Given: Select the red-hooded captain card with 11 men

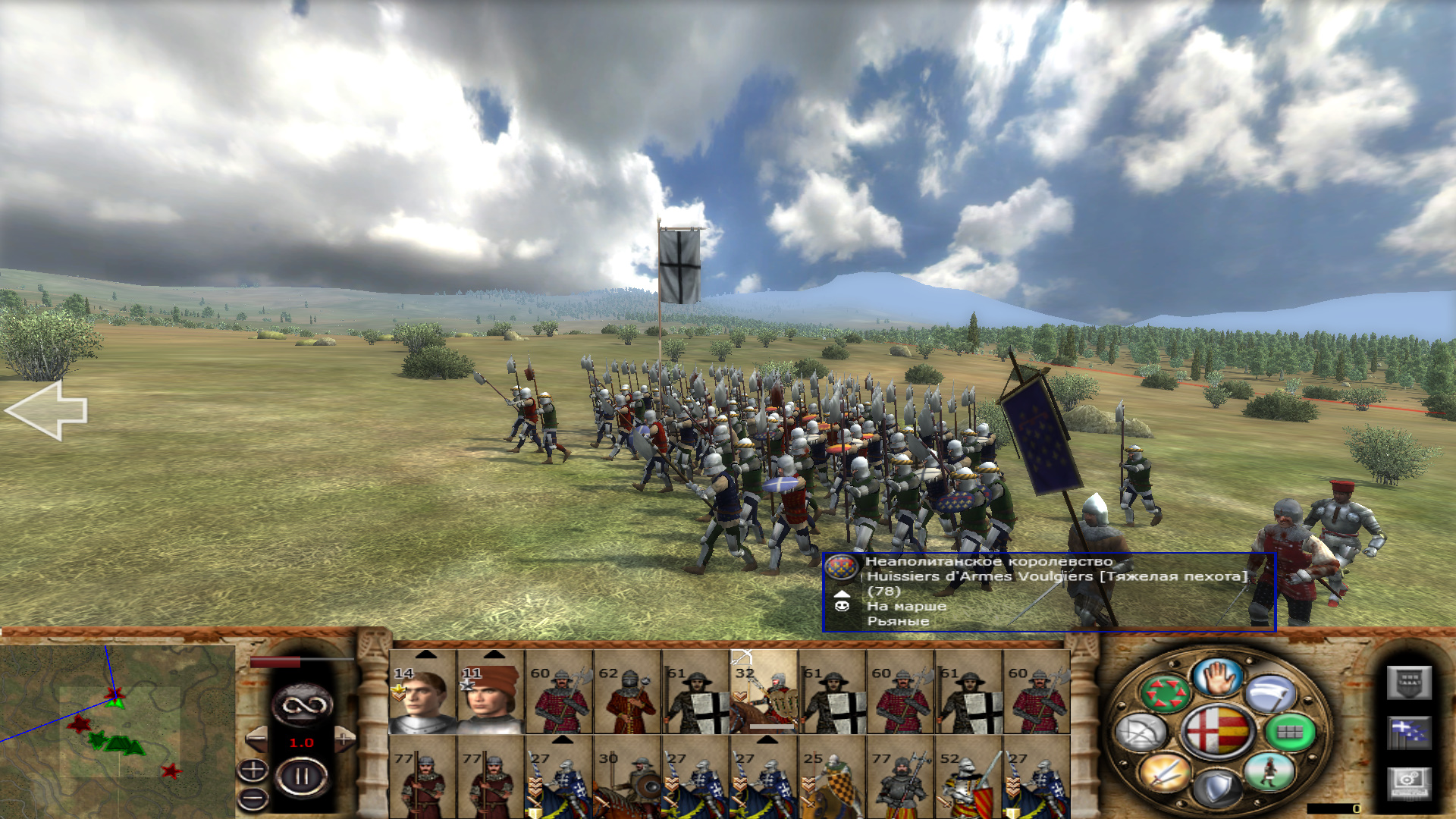Looking at the screenshot, I should (x=491, y=692).
